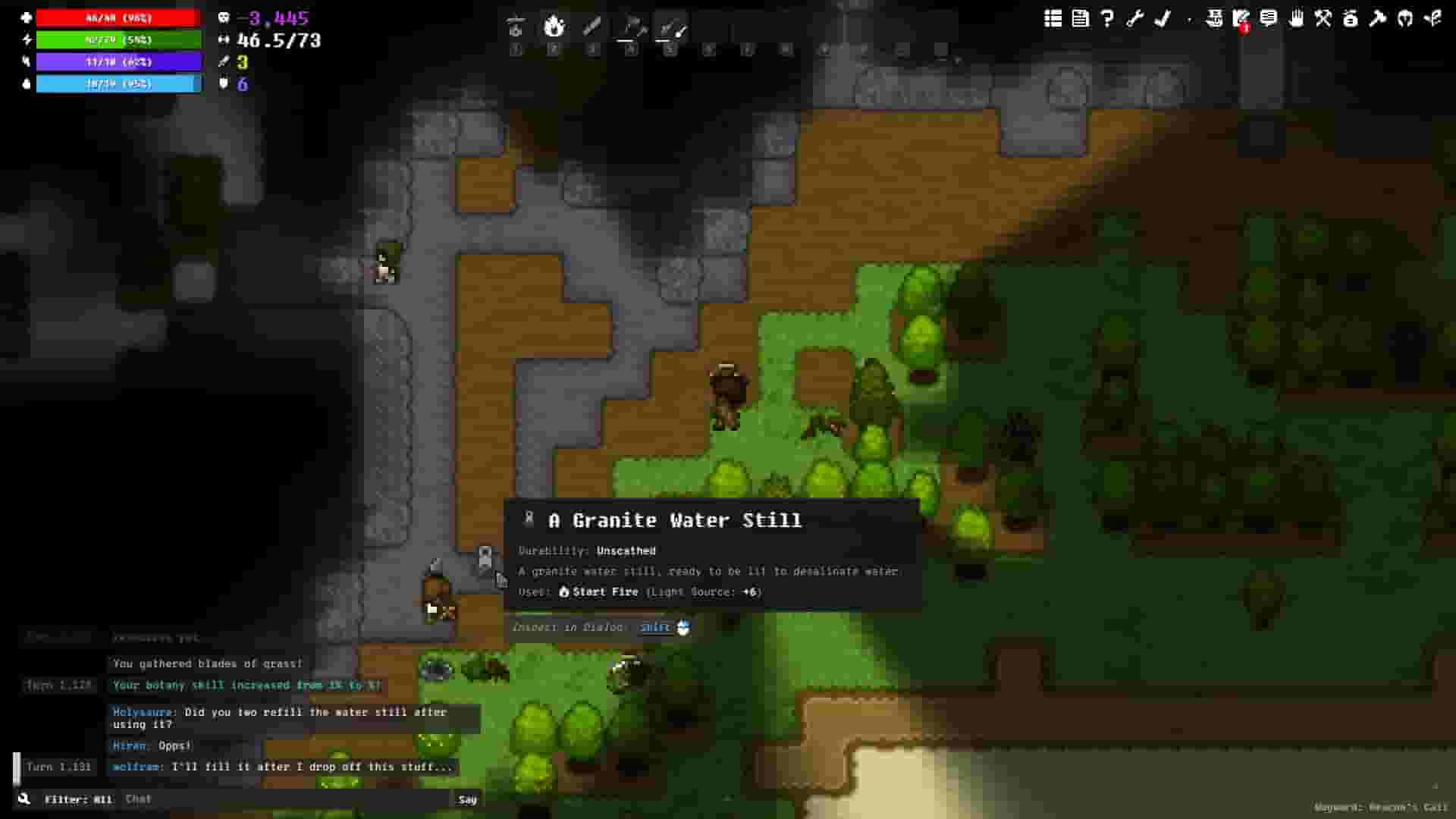This screenshot has width=1456, height=819.
Task: Change the chat filter from All
Action: click(x=79, y=799)
